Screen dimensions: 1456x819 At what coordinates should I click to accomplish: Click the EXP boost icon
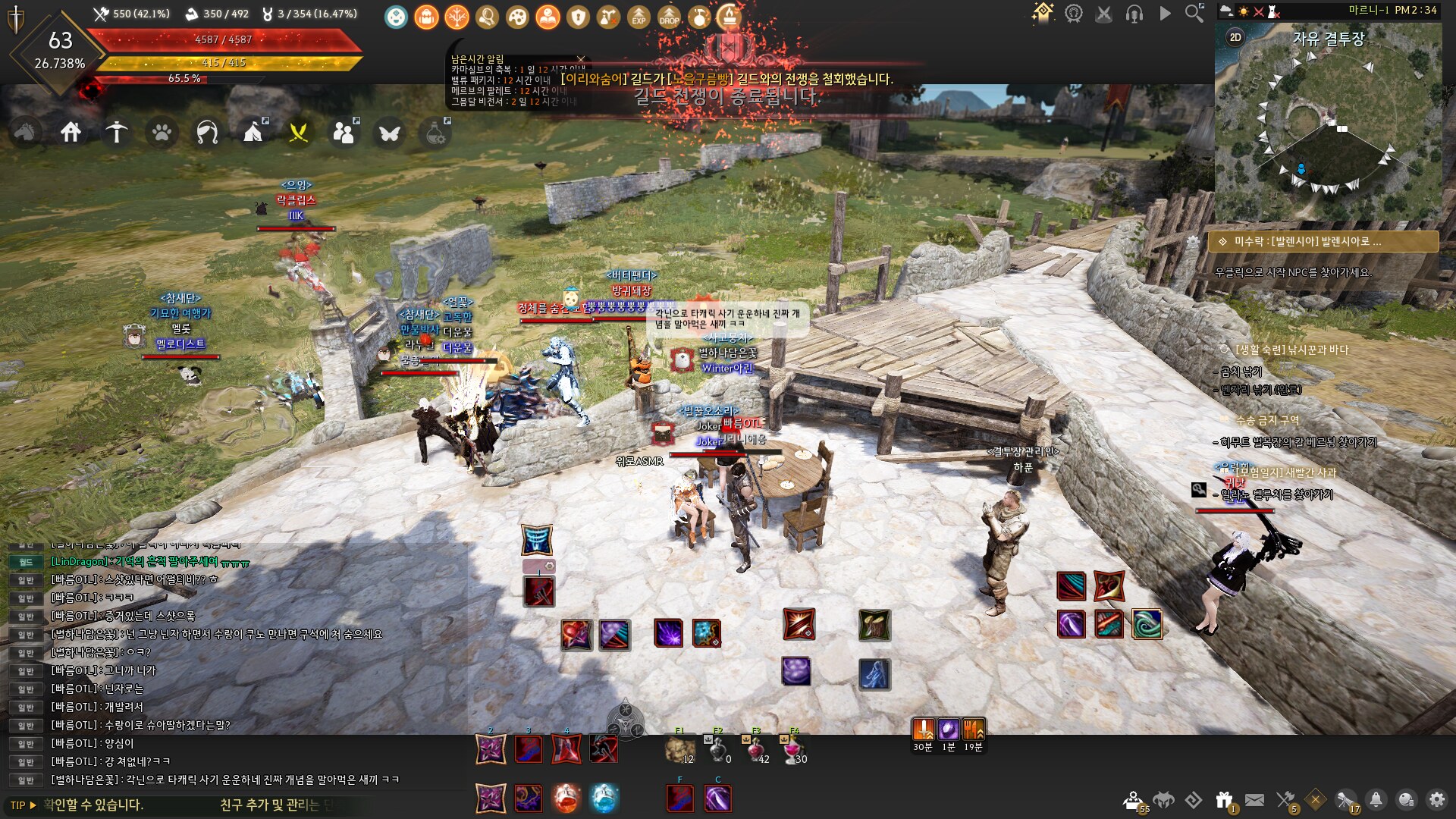coord(639,17)
